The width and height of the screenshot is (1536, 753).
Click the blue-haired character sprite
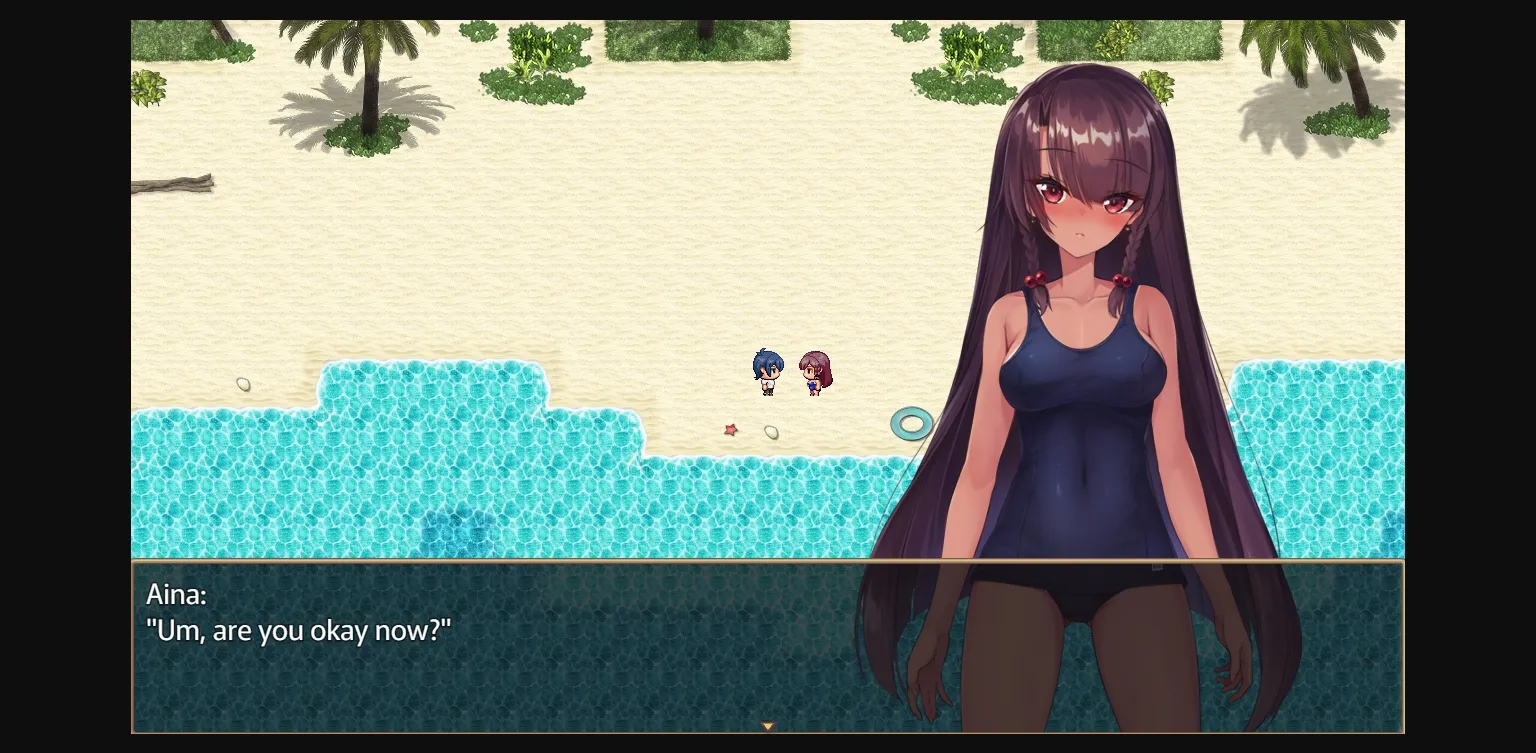767,371
